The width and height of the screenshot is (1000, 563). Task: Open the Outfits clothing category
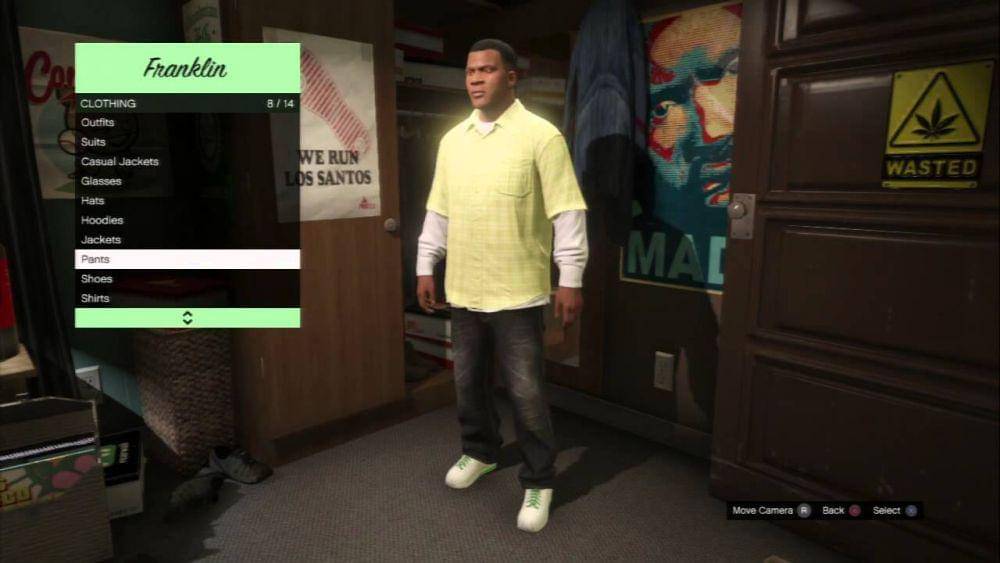click(x=98, y=122)
